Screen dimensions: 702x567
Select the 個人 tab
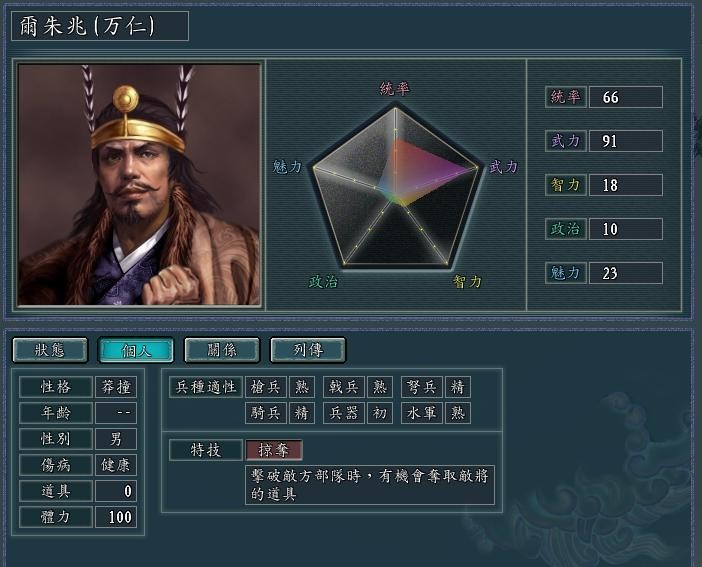click(136, 350)
